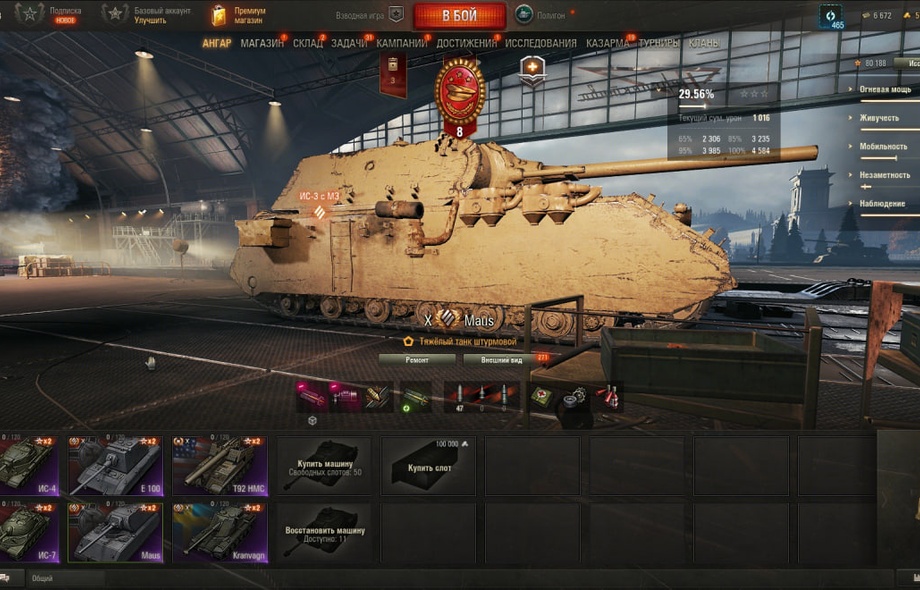Open the Магазин tab
Viewport: 920px width, 590px height.
pos(262,44)
